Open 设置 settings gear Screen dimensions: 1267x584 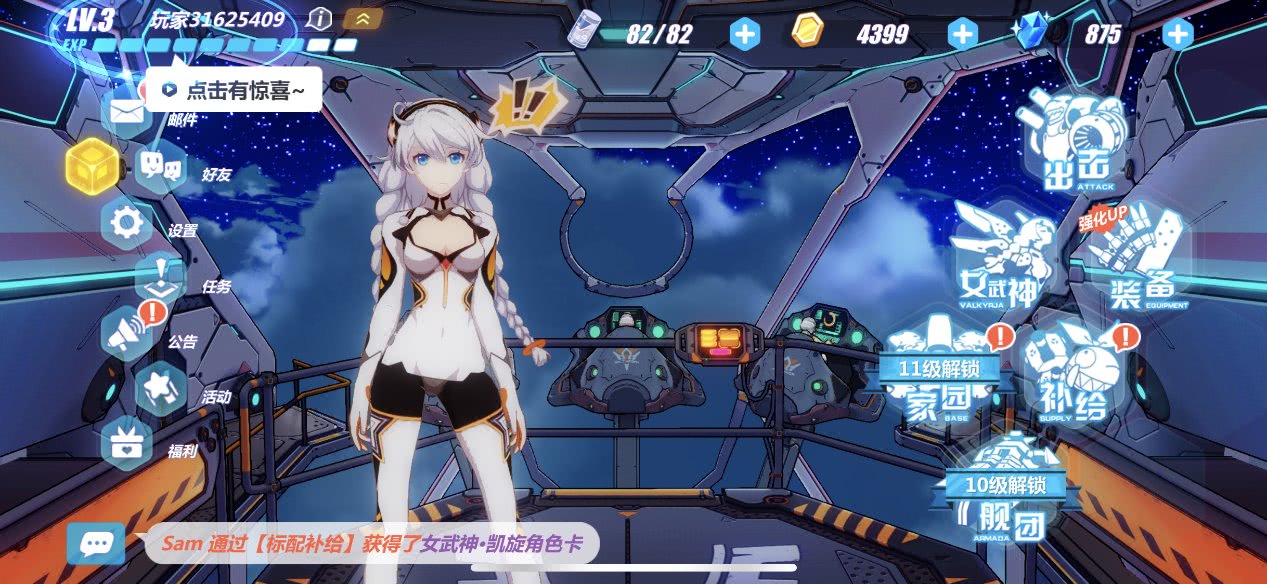click(x=127, y=224)
